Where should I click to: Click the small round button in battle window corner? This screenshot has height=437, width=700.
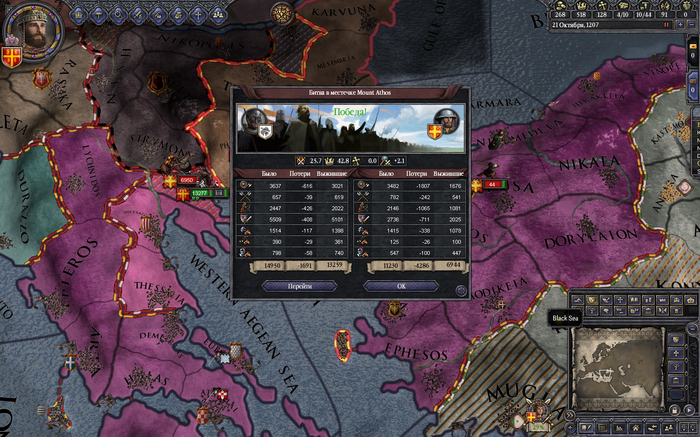click(460, 290)
